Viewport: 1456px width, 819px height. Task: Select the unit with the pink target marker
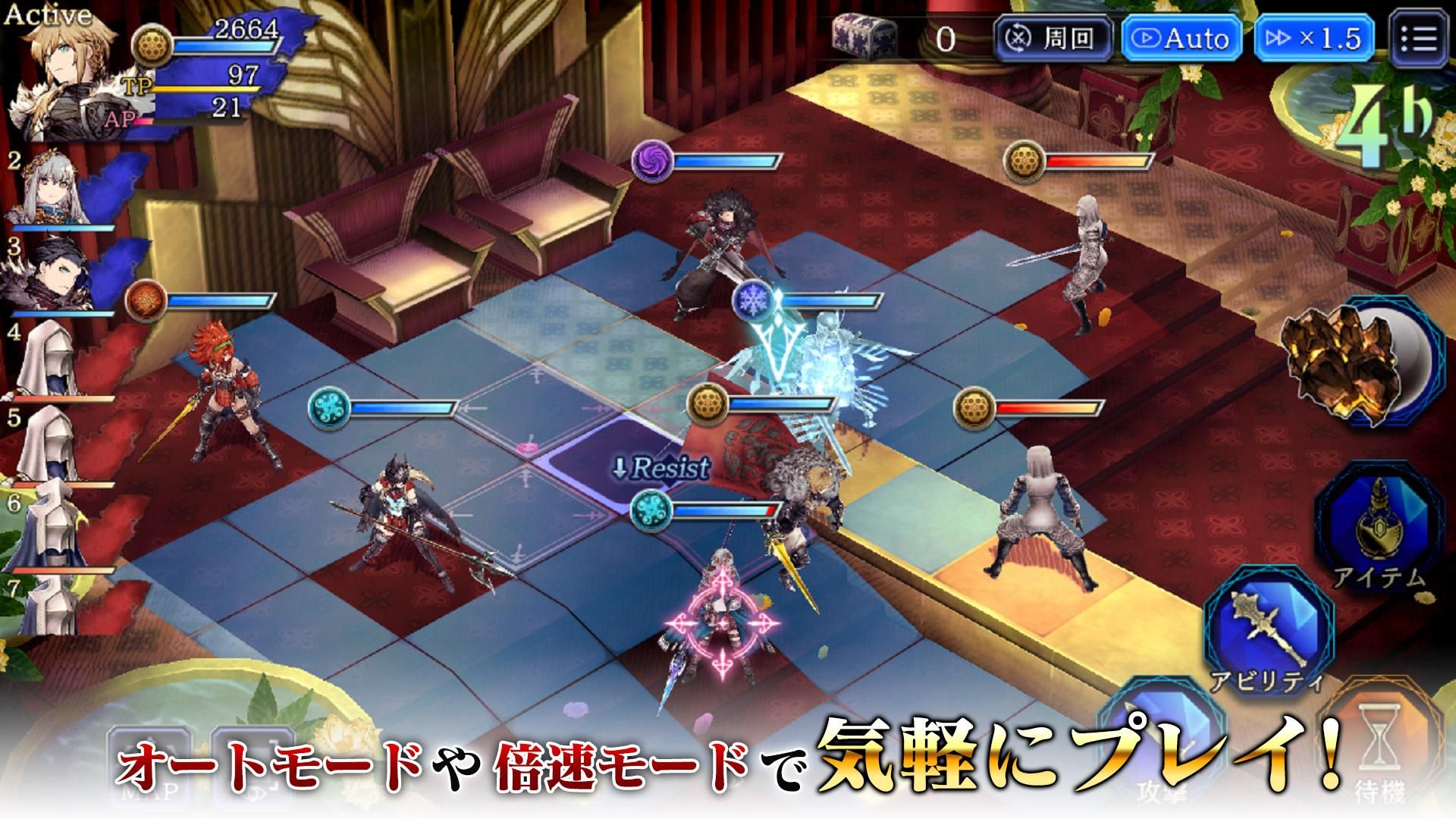[722, 623]
